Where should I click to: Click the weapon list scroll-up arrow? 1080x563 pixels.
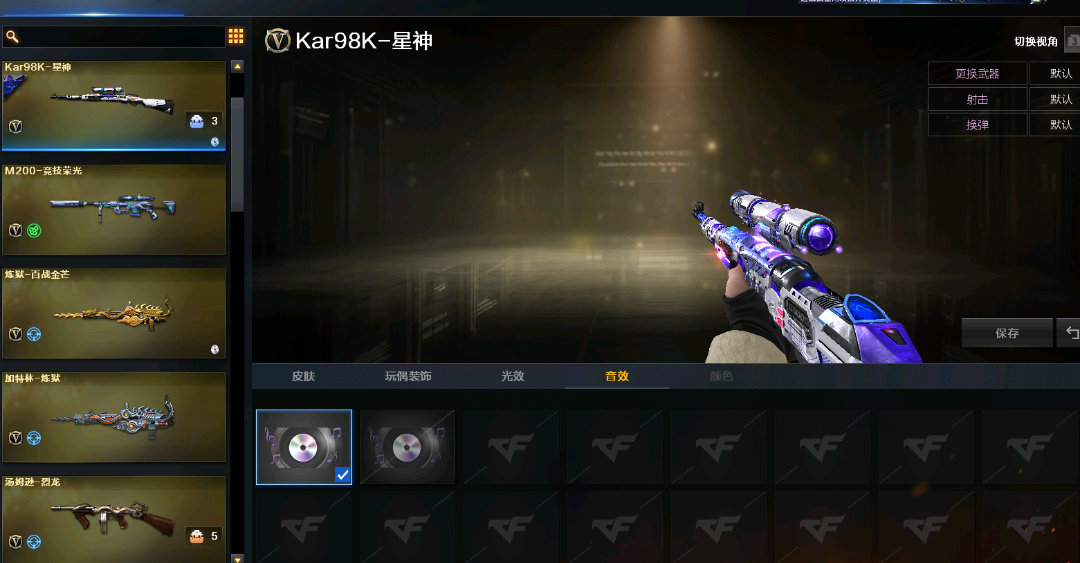[x=237, y=67]
